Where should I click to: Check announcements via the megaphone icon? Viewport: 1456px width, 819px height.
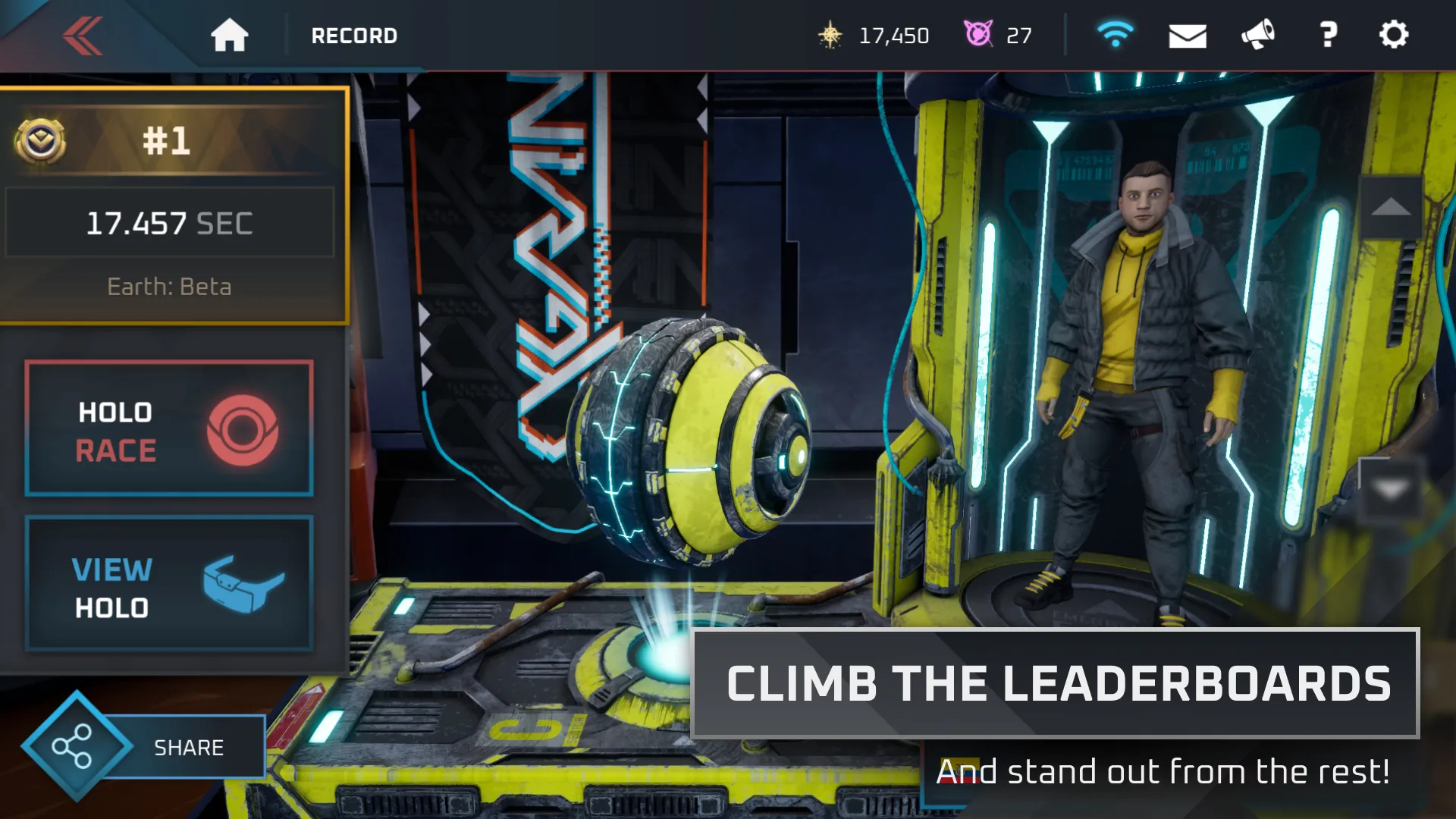1257,35
